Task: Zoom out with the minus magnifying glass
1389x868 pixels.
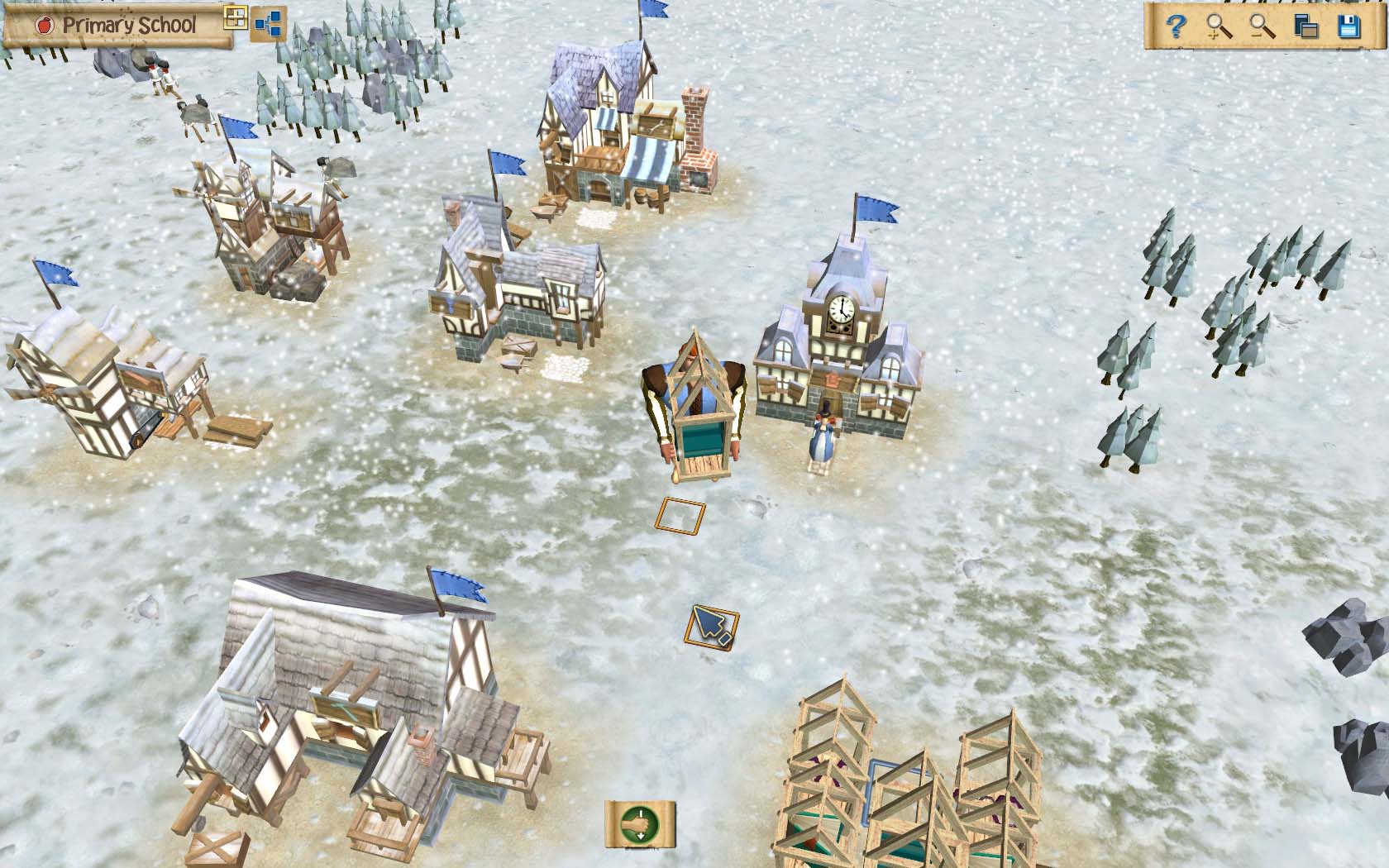Action: [1262, 26]
